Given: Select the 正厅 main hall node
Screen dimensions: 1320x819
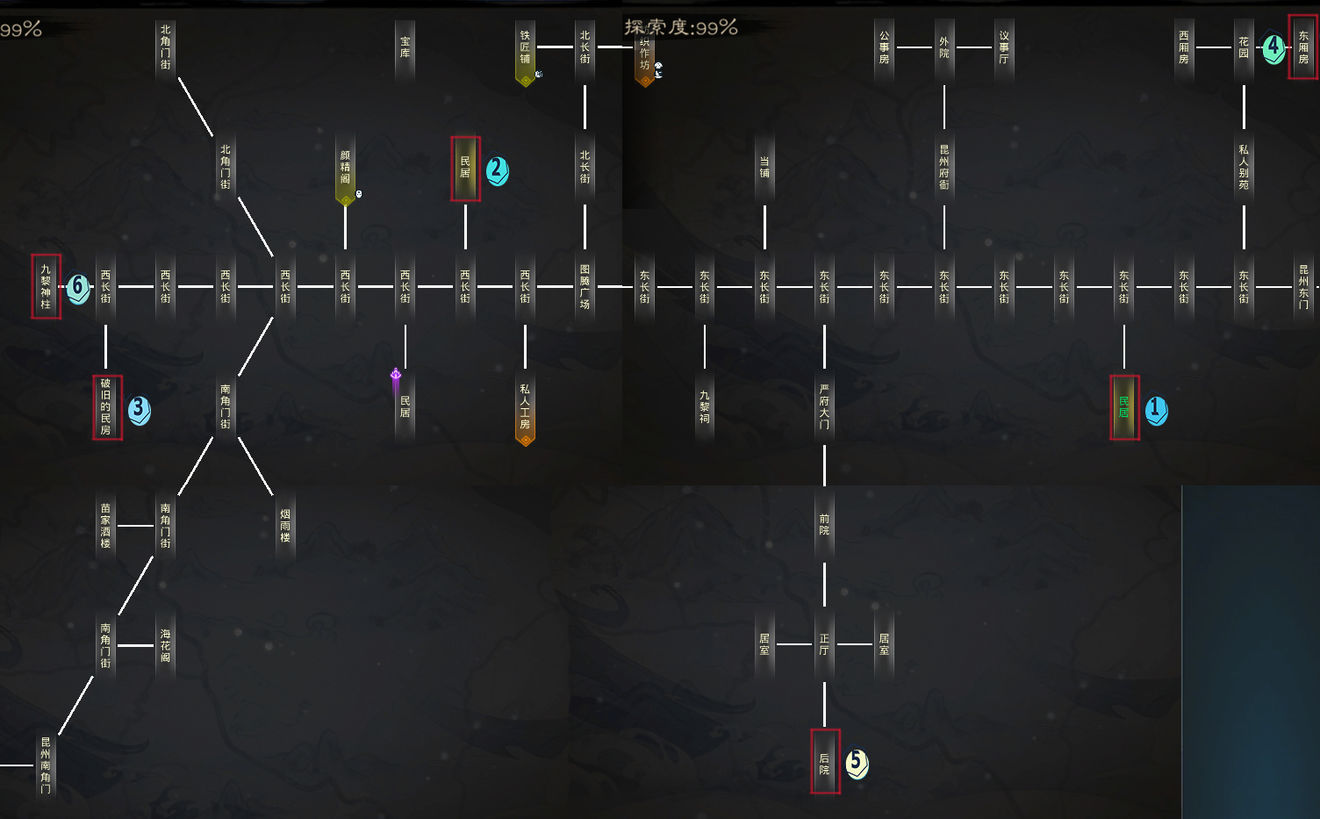Looking at the screenshot, I should (x=824, y=645).
